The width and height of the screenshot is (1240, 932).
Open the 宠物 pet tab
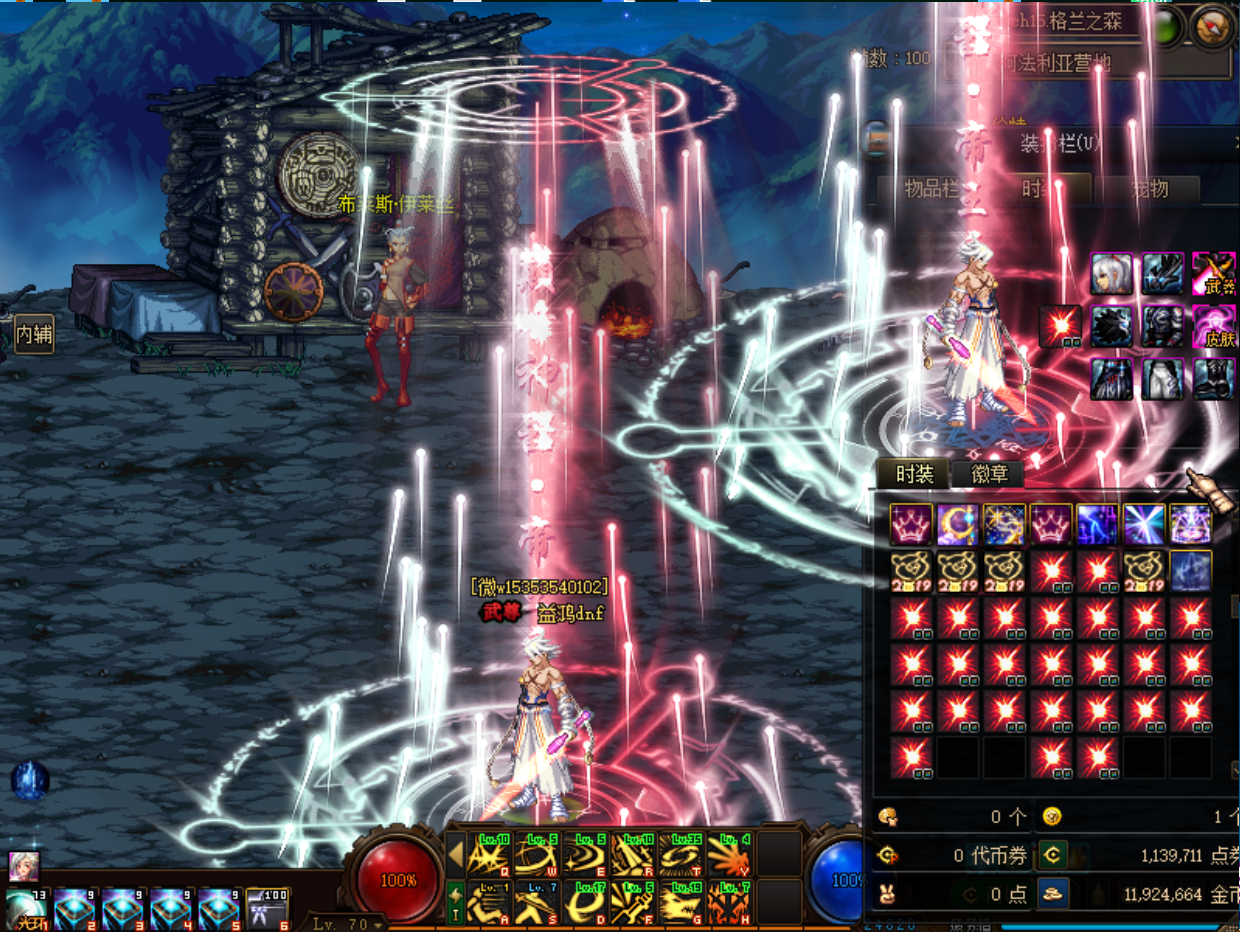click(1148, 188)
